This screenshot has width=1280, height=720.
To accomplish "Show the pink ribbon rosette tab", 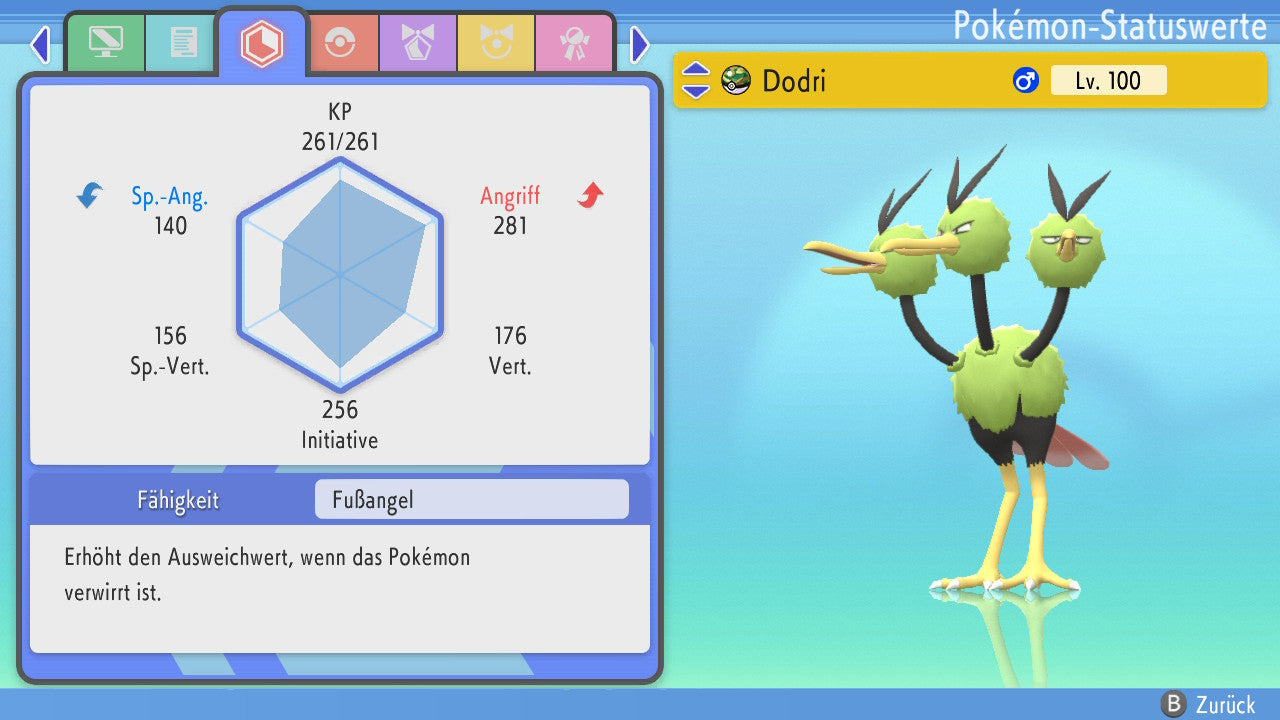I will [x=573, y=42].
